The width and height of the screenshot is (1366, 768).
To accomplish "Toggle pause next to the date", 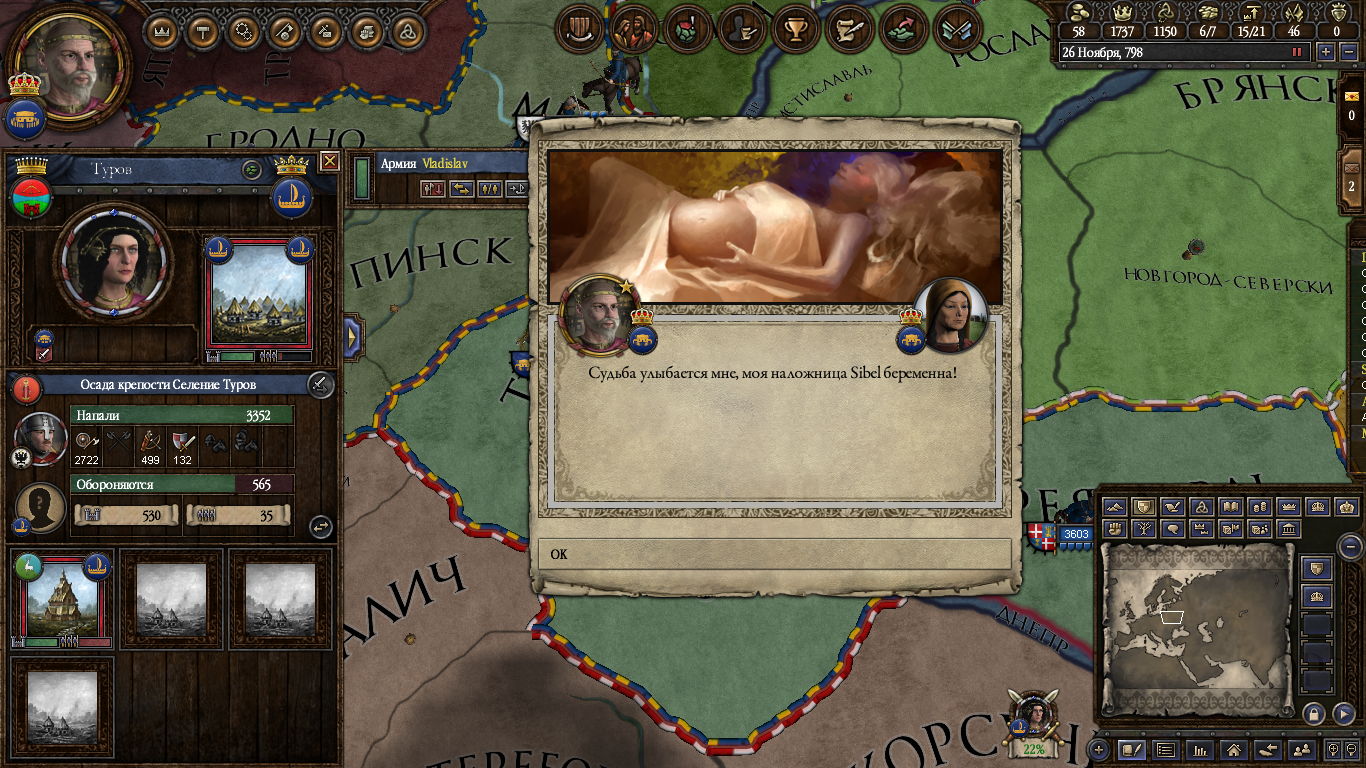I will click(x=1298, y=52).
